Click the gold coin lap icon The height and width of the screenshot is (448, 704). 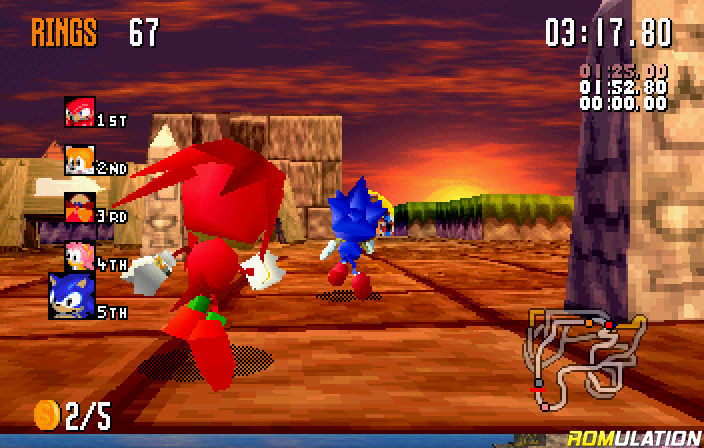pos(48,413)
